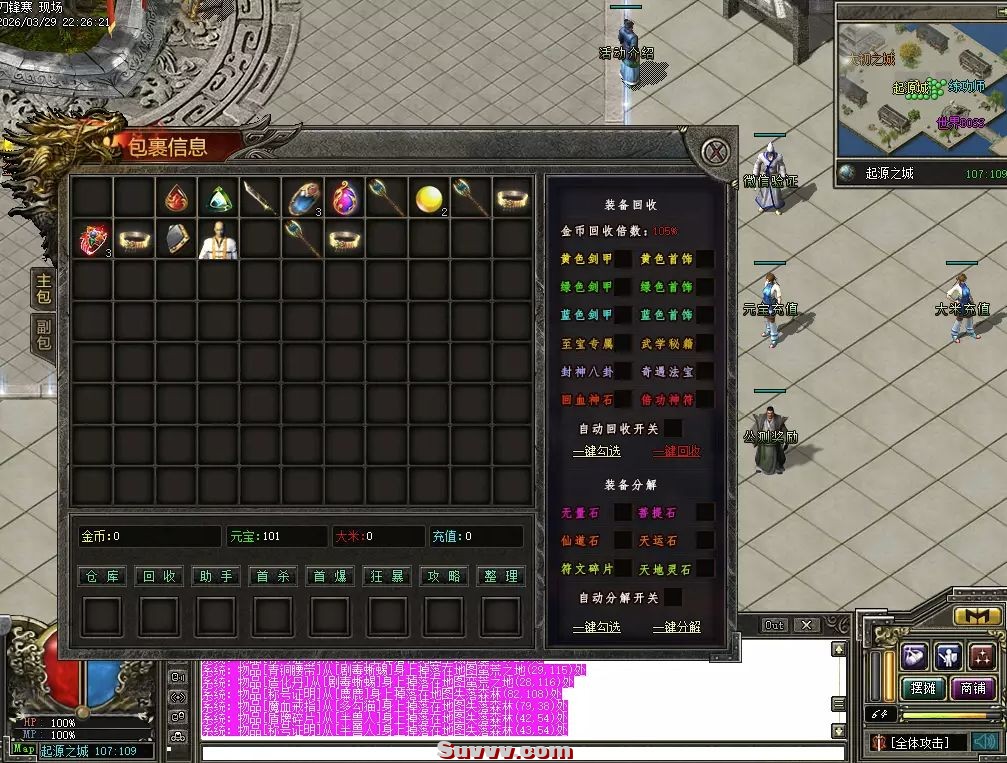Sort the bag with 整理
This screenshot has width=1007, height=763.
click(x=500, y=576)
